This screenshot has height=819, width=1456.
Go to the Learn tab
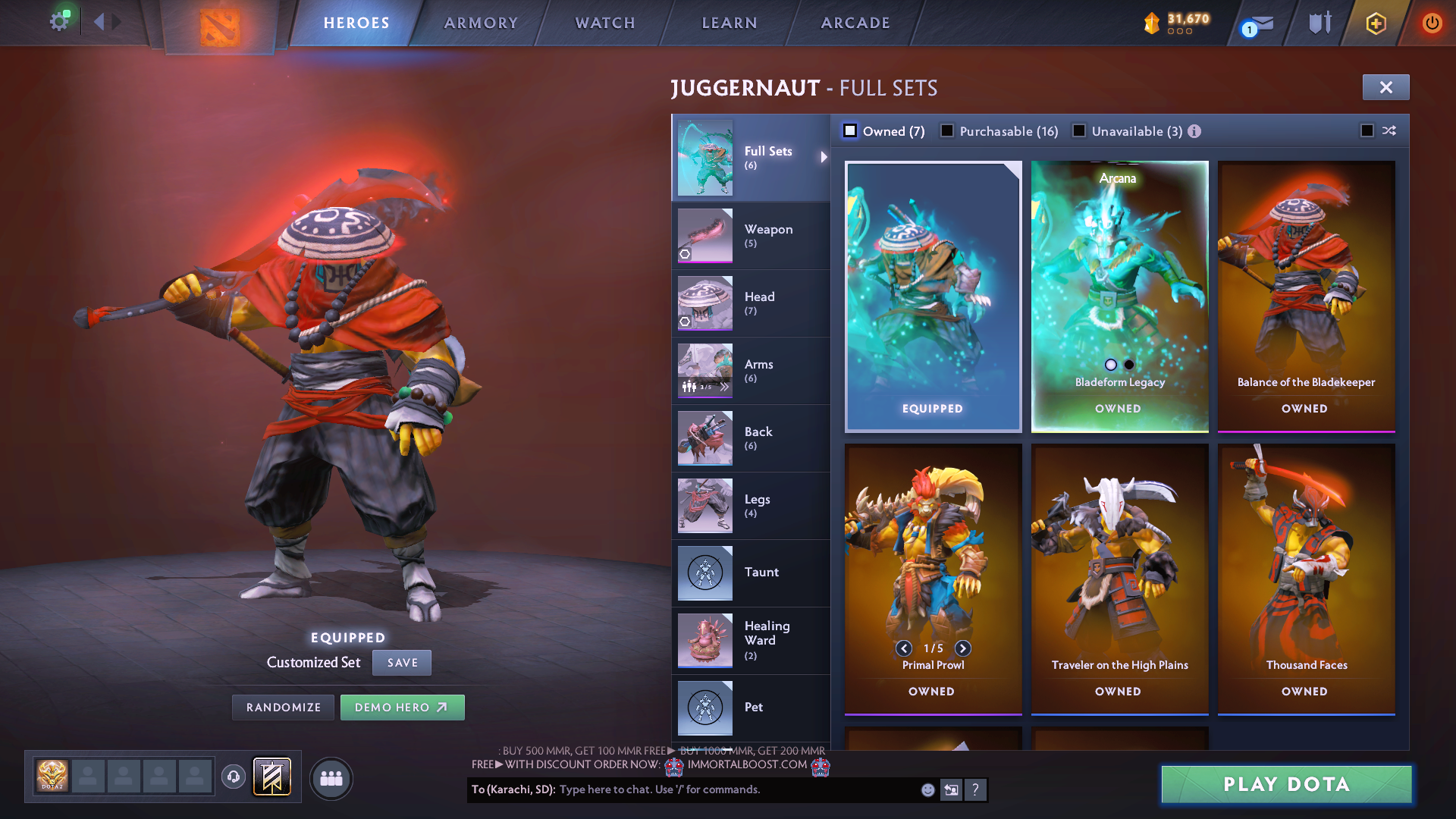(730, 23)
